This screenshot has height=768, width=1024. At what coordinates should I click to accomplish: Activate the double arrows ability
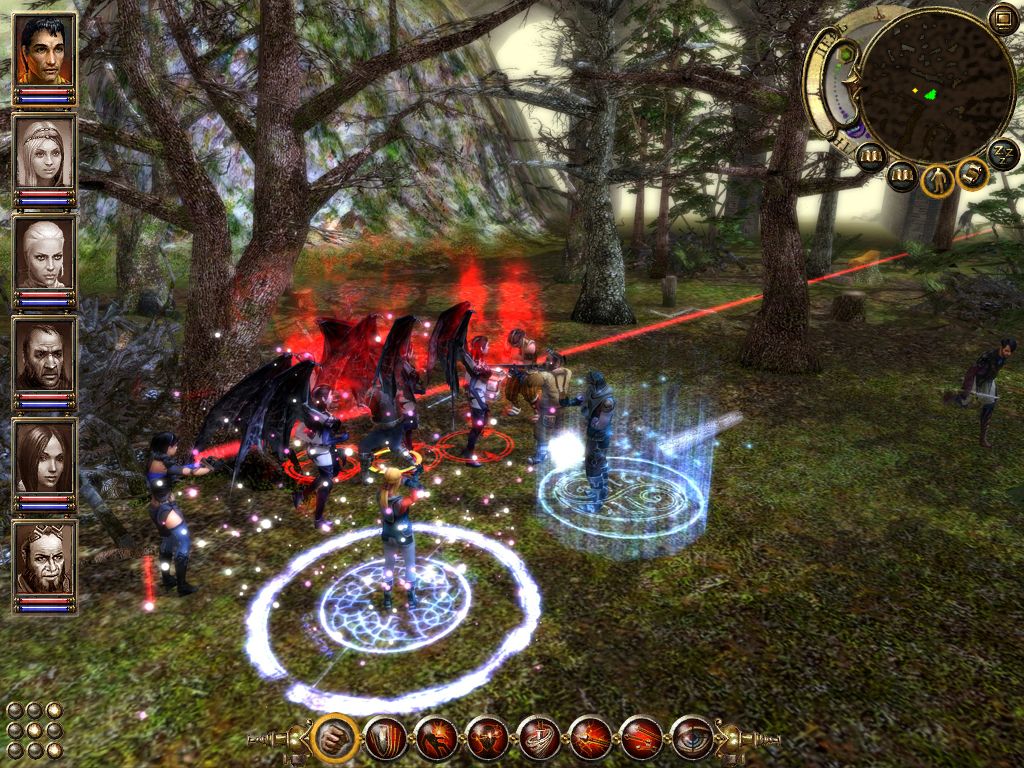[x=641, y=738]
